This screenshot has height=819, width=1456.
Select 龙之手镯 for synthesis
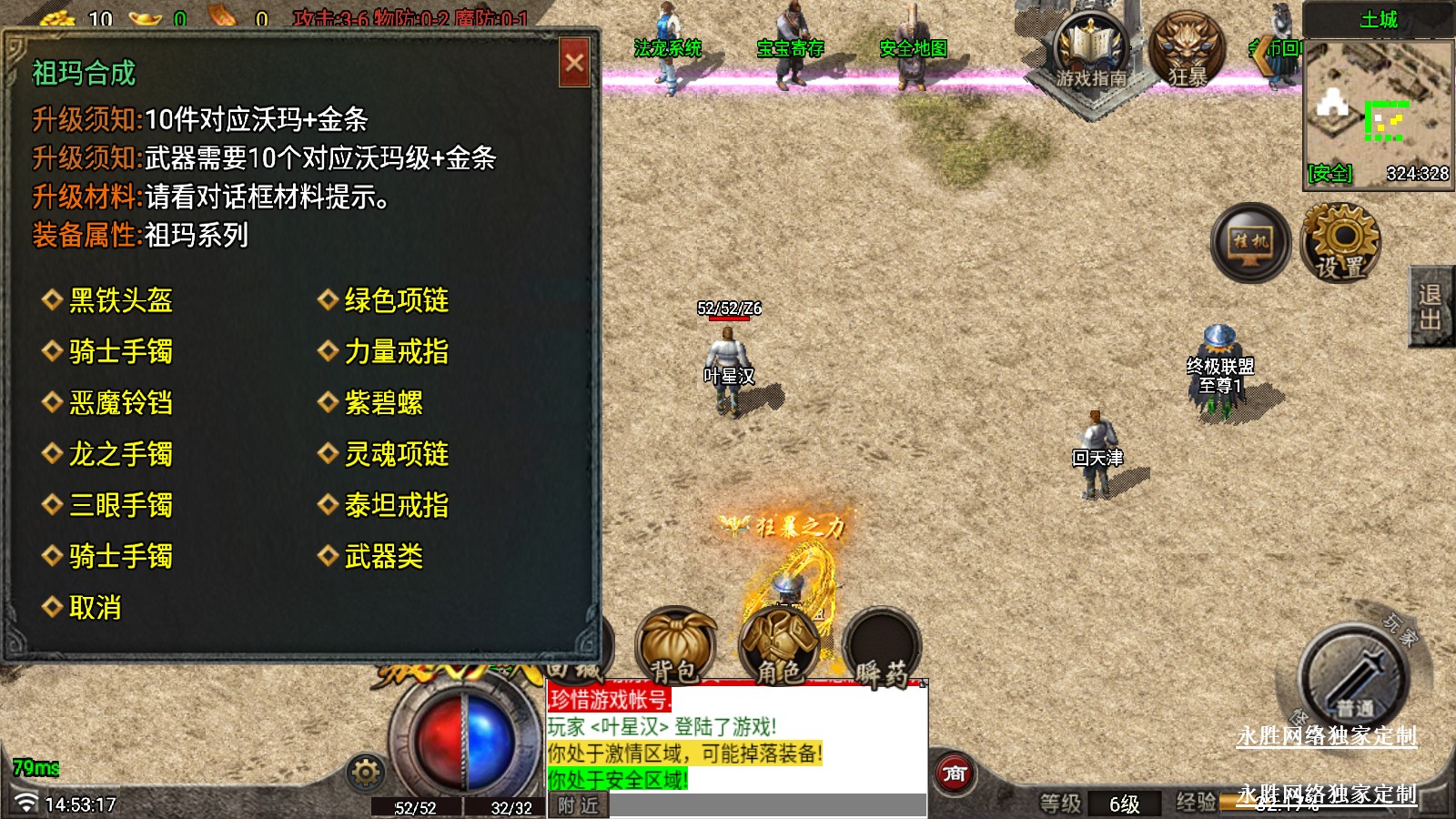[x=120, y=454]
